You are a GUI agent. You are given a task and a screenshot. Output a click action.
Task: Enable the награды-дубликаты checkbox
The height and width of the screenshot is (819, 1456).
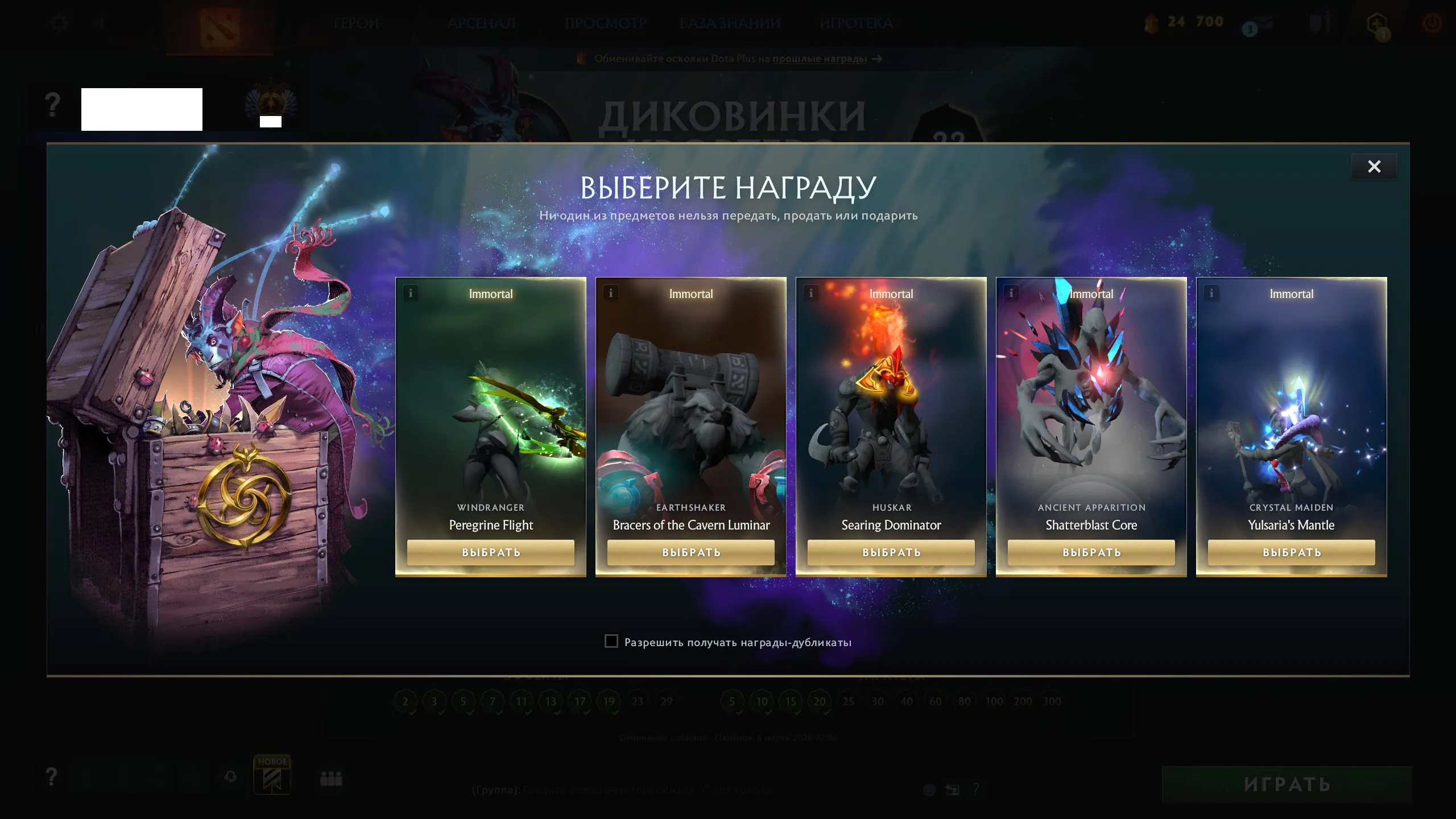[611, 642]
